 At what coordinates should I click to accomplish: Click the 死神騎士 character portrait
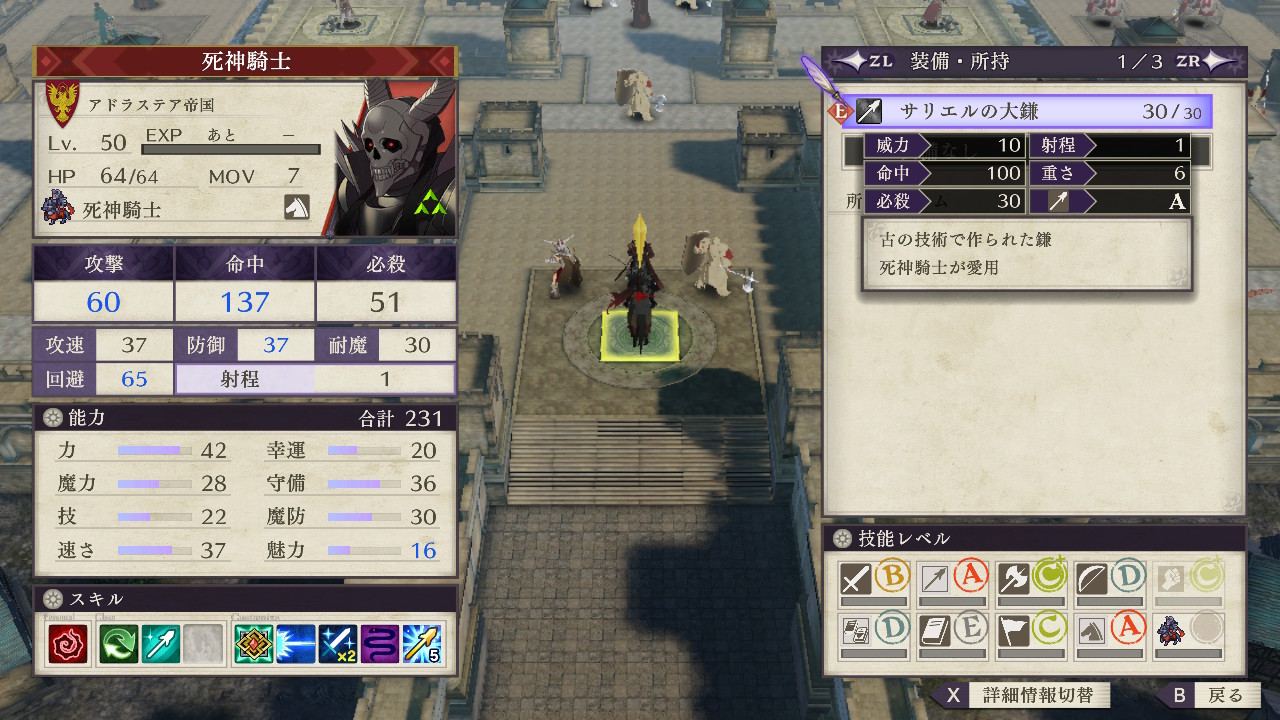coord(394,158)
